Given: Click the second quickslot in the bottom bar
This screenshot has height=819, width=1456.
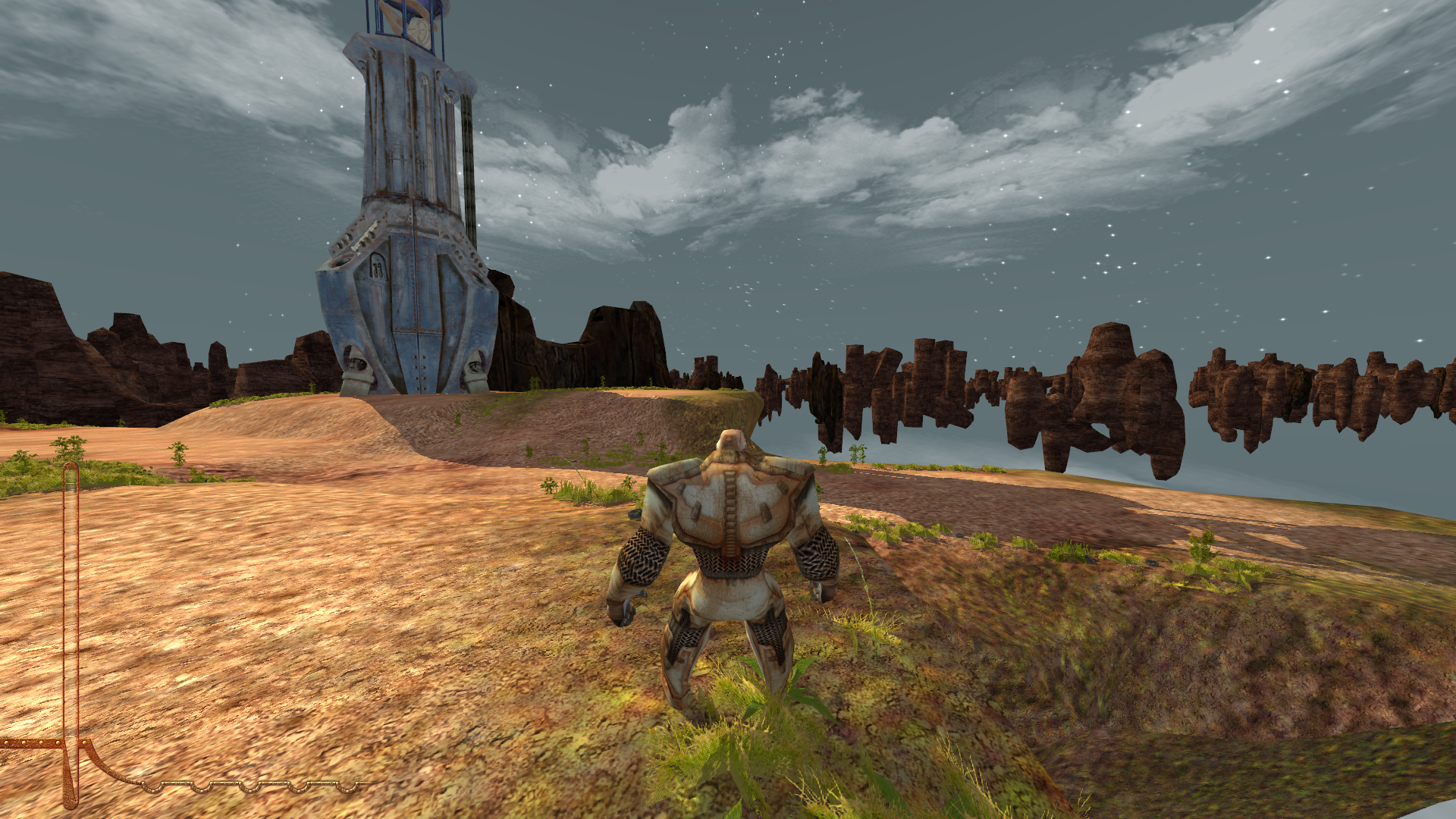Looking at the screenshot, I should coord(201,787).
